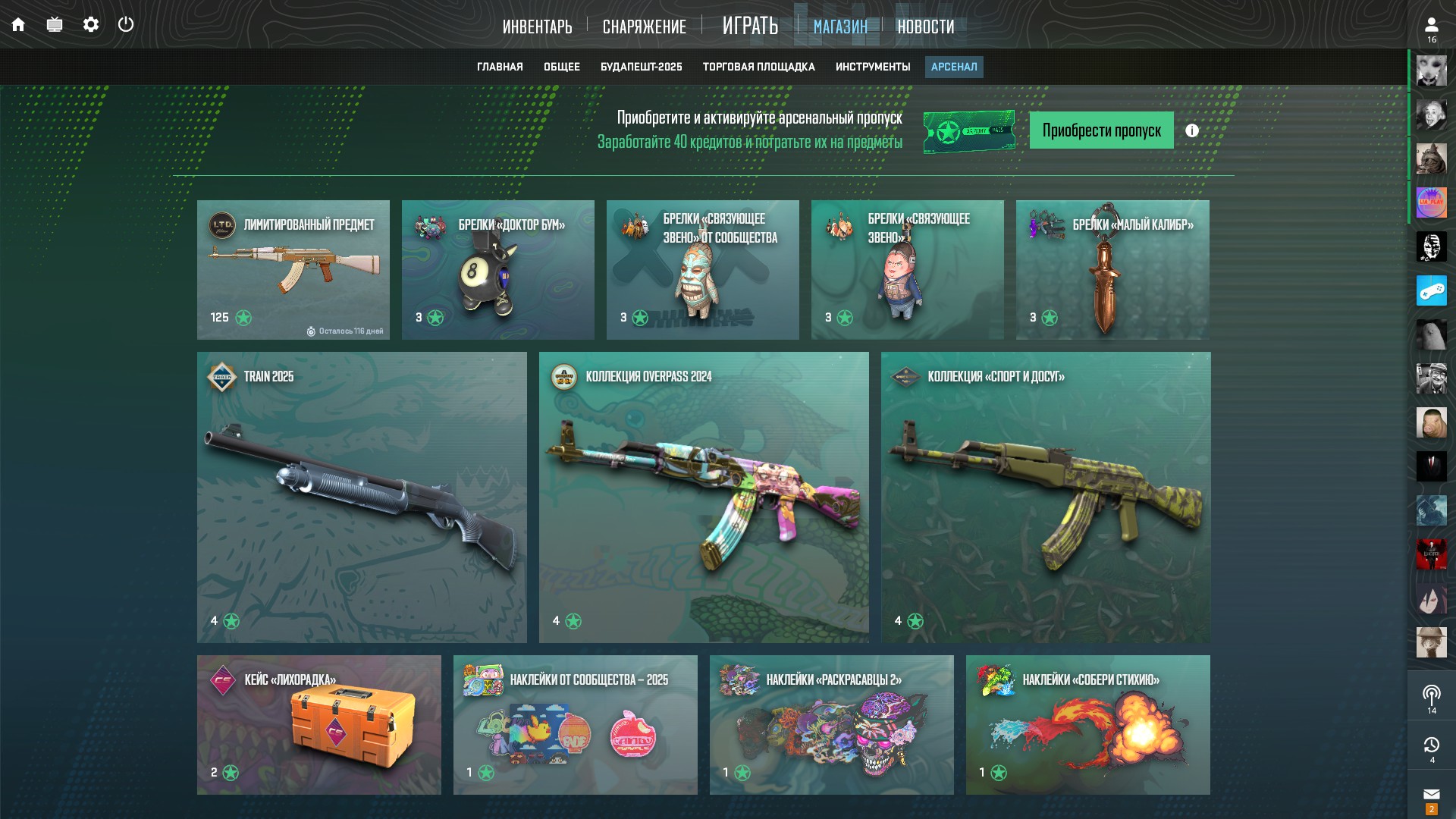Select ИГРАТЬ in the top bar

(x=750, y=26)
